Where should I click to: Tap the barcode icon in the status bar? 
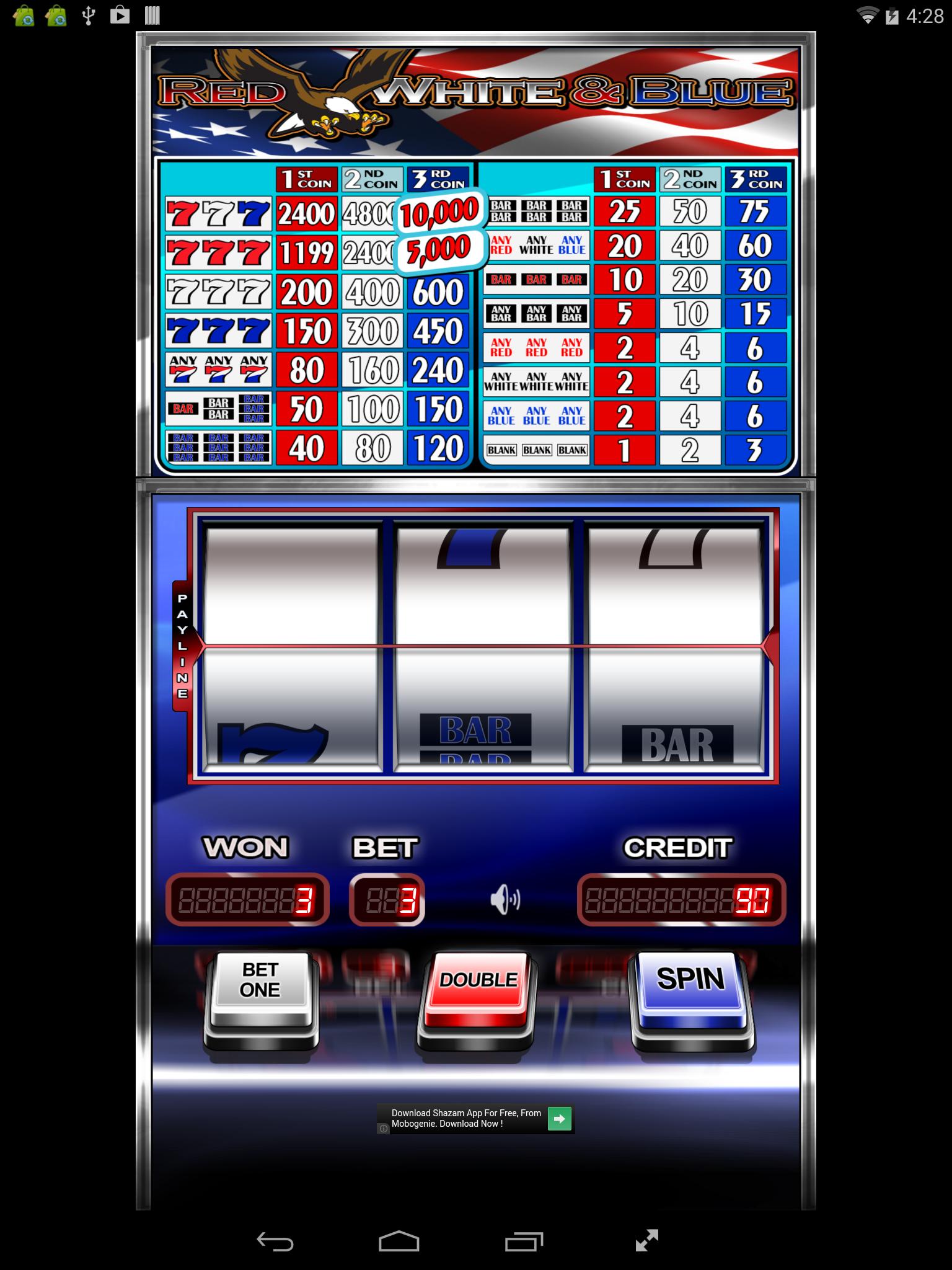152,14
